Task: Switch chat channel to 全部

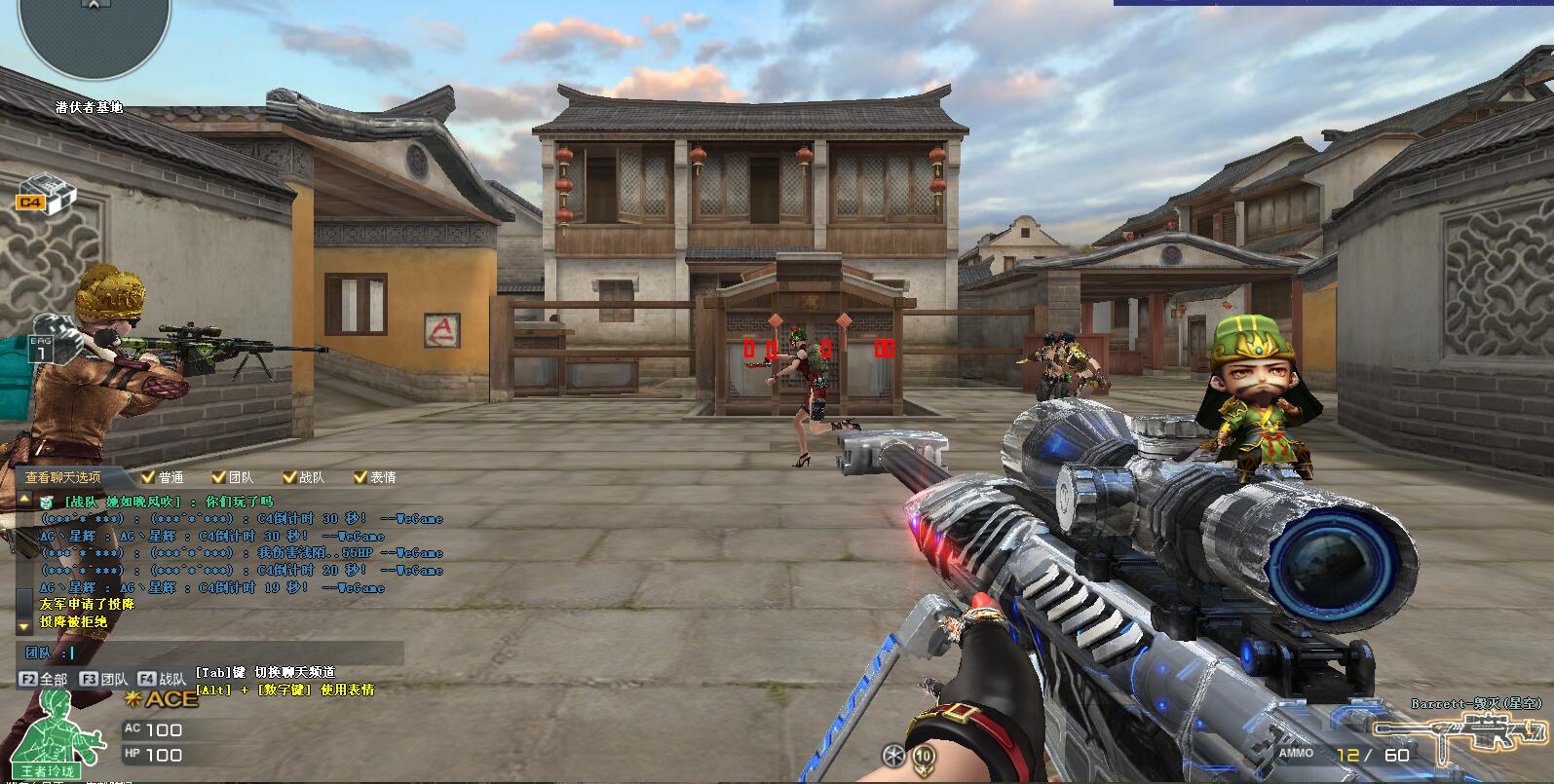Action: click(x=44, y=679)
